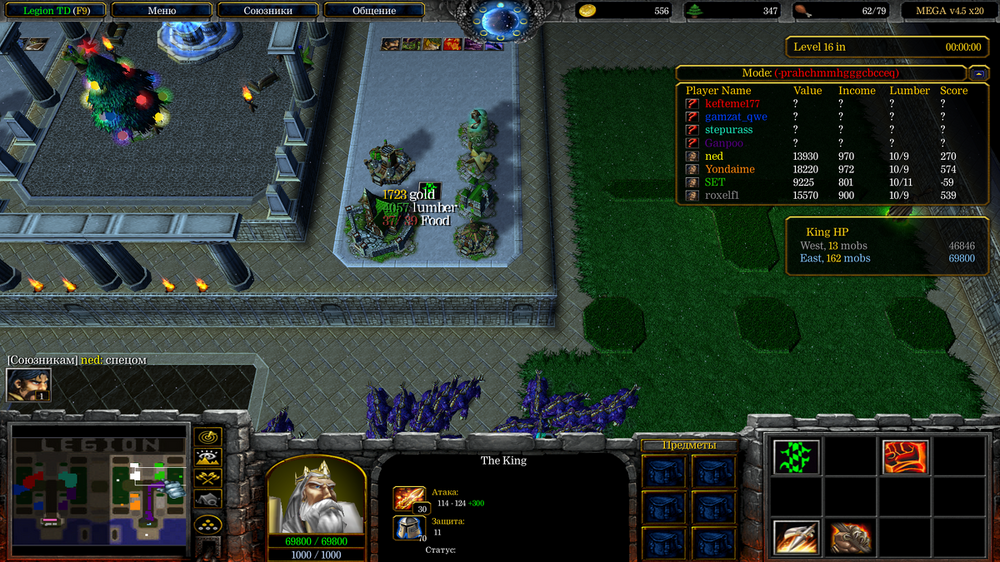Activate the fiery claw ability icon
The width and height of the screenshot is (1000, 562).
pos(850,537)
